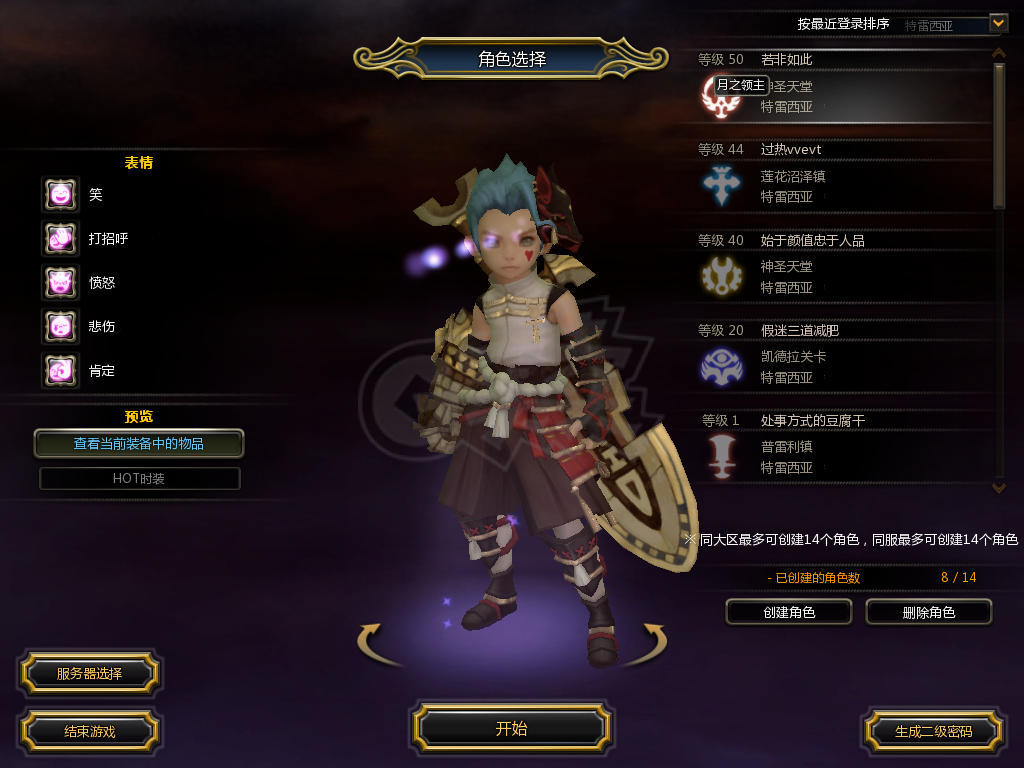Open 生成二级密码 secondary password setup
Viewport: 1024px width, 768px height.
pyautogui.click(x=933, y=731)
